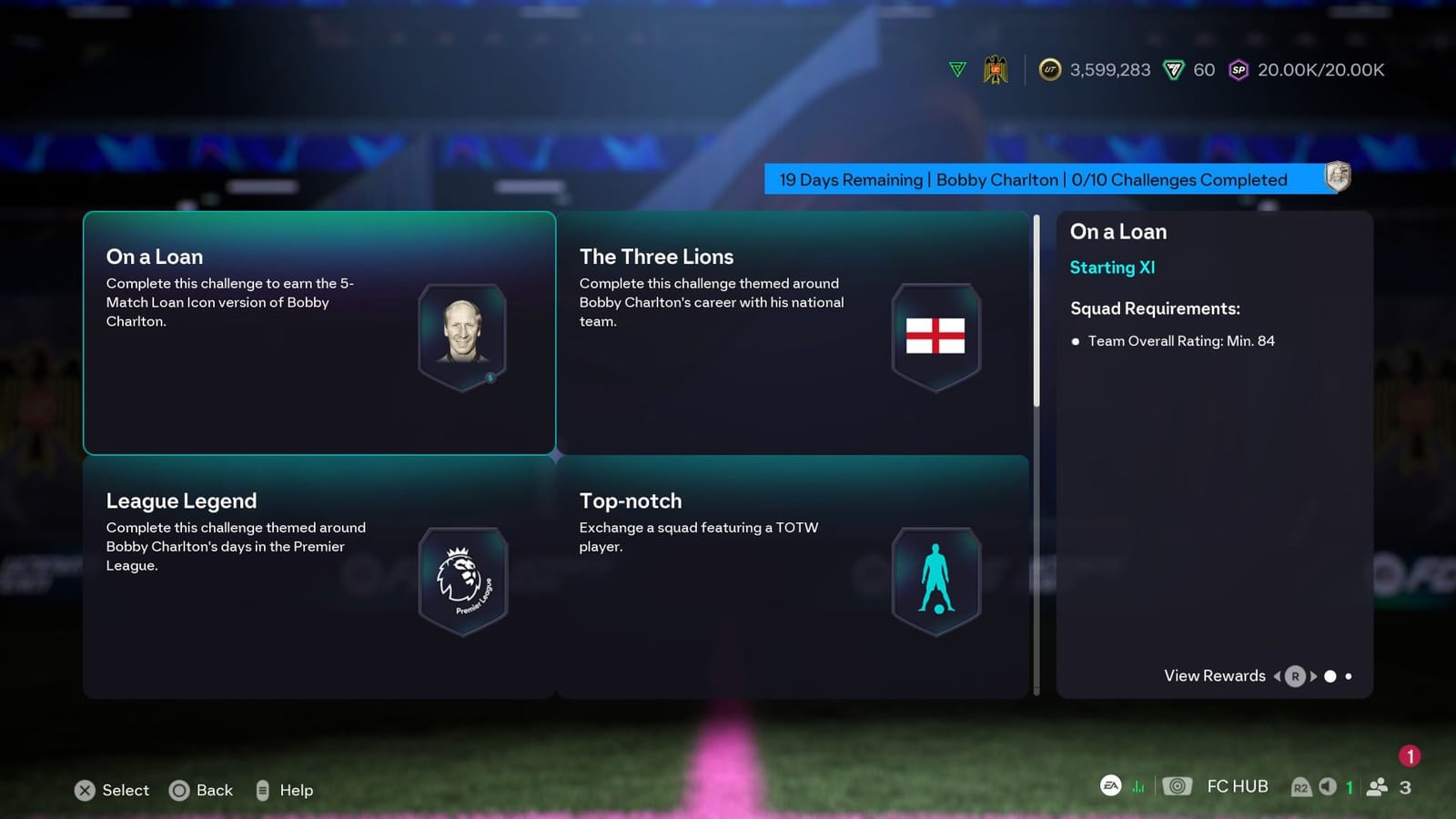Mute game audio via the speaker icon
Viewport: 1456px width, 819px height.
1327,786
